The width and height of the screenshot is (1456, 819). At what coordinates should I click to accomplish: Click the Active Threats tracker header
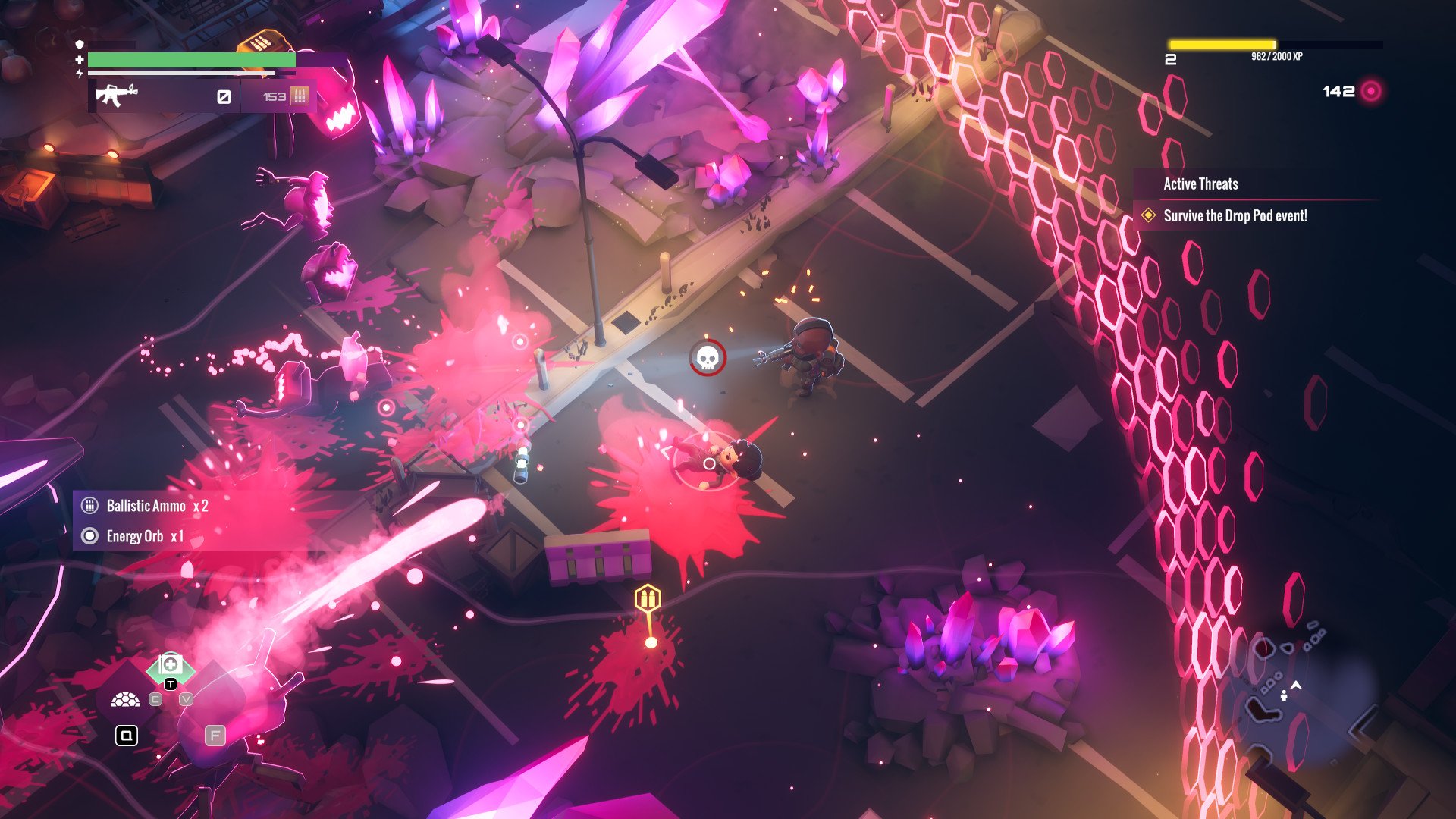[1200, 184]
